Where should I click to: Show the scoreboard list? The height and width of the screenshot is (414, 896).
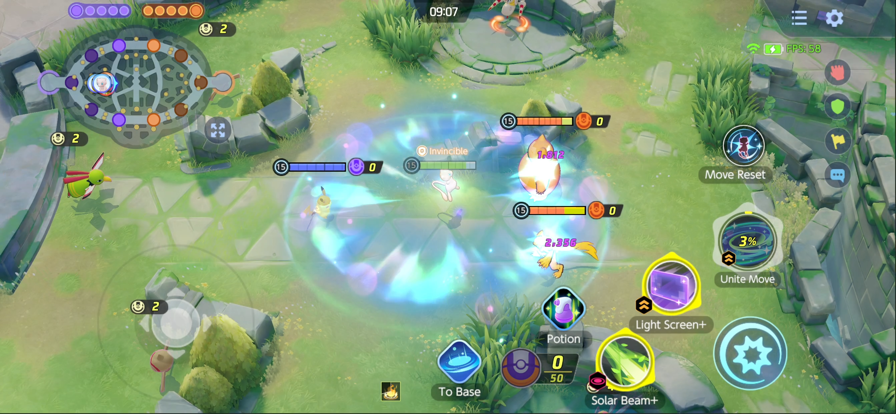click(799, 18)
